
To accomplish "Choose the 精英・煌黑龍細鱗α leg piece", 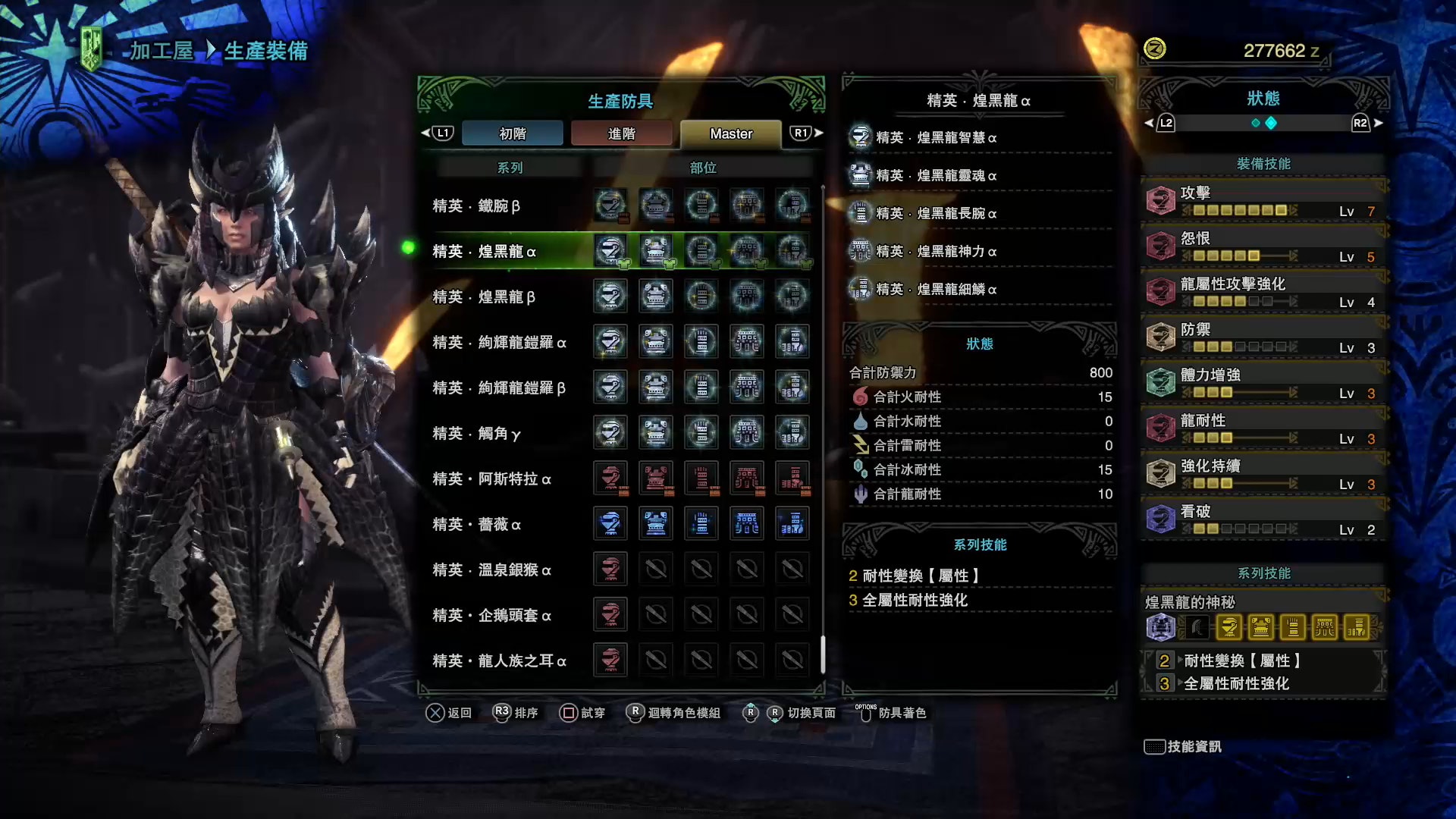I will click(x=936, y=290).
